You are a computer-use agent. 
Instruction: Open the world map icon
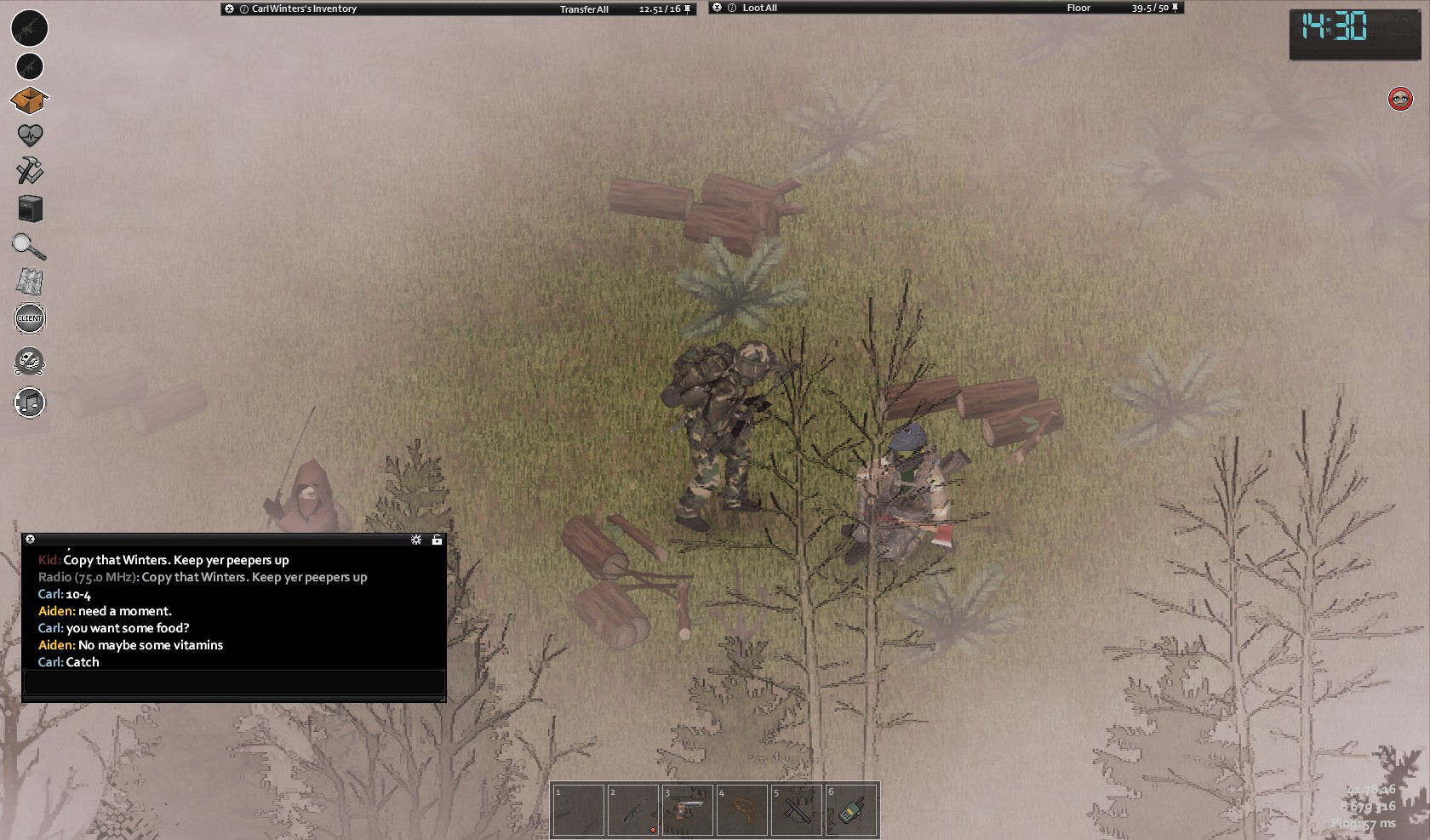click(x=30, y=282)
